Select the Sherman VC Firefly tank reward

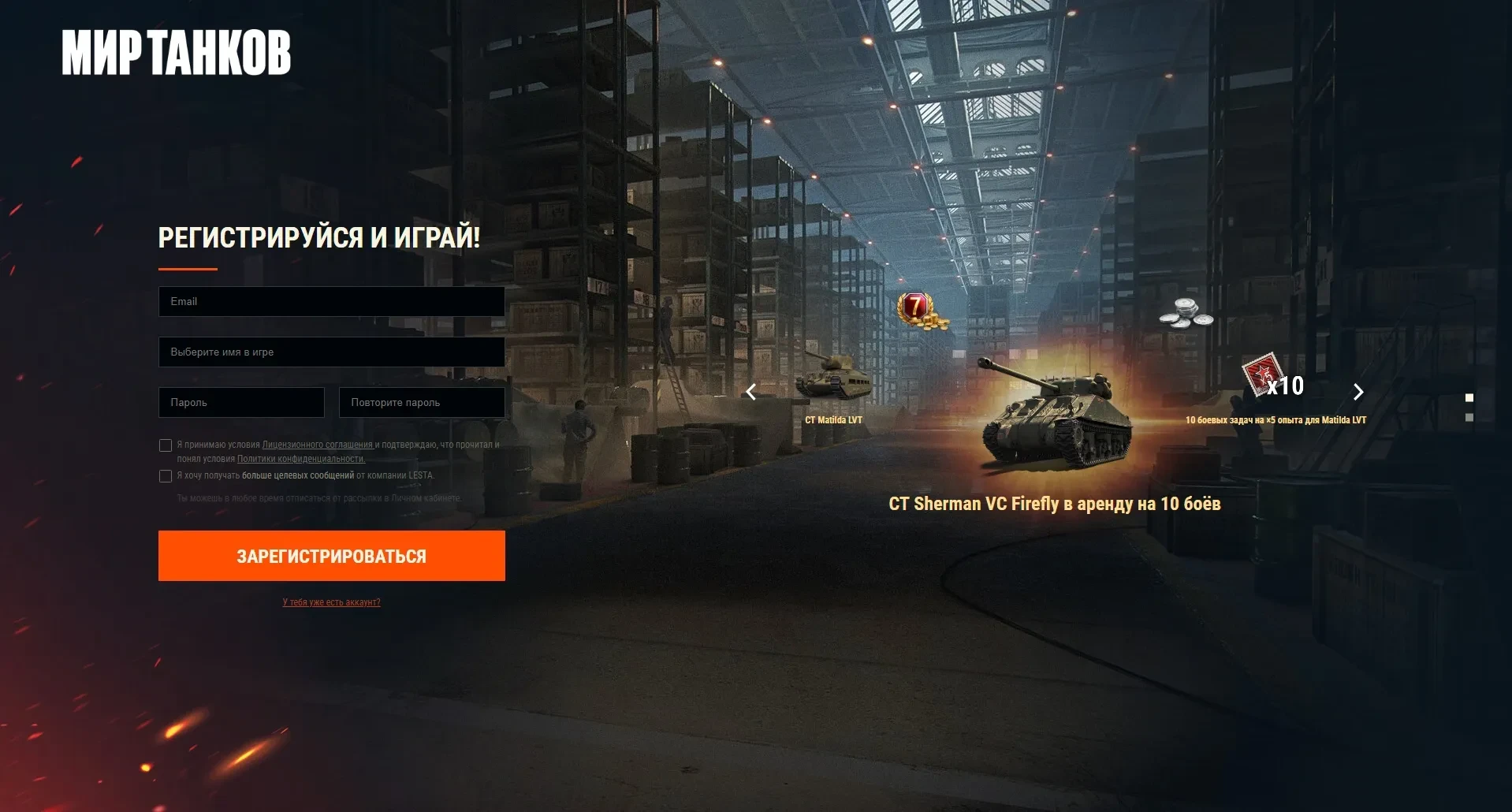point(1055,418)
